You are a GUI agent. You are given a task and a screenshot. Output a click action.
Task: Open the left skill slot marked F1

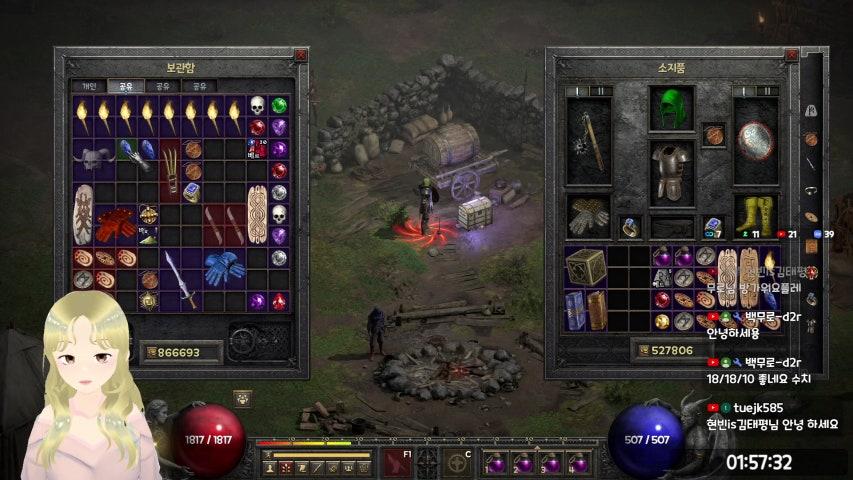tap(395, 462)
